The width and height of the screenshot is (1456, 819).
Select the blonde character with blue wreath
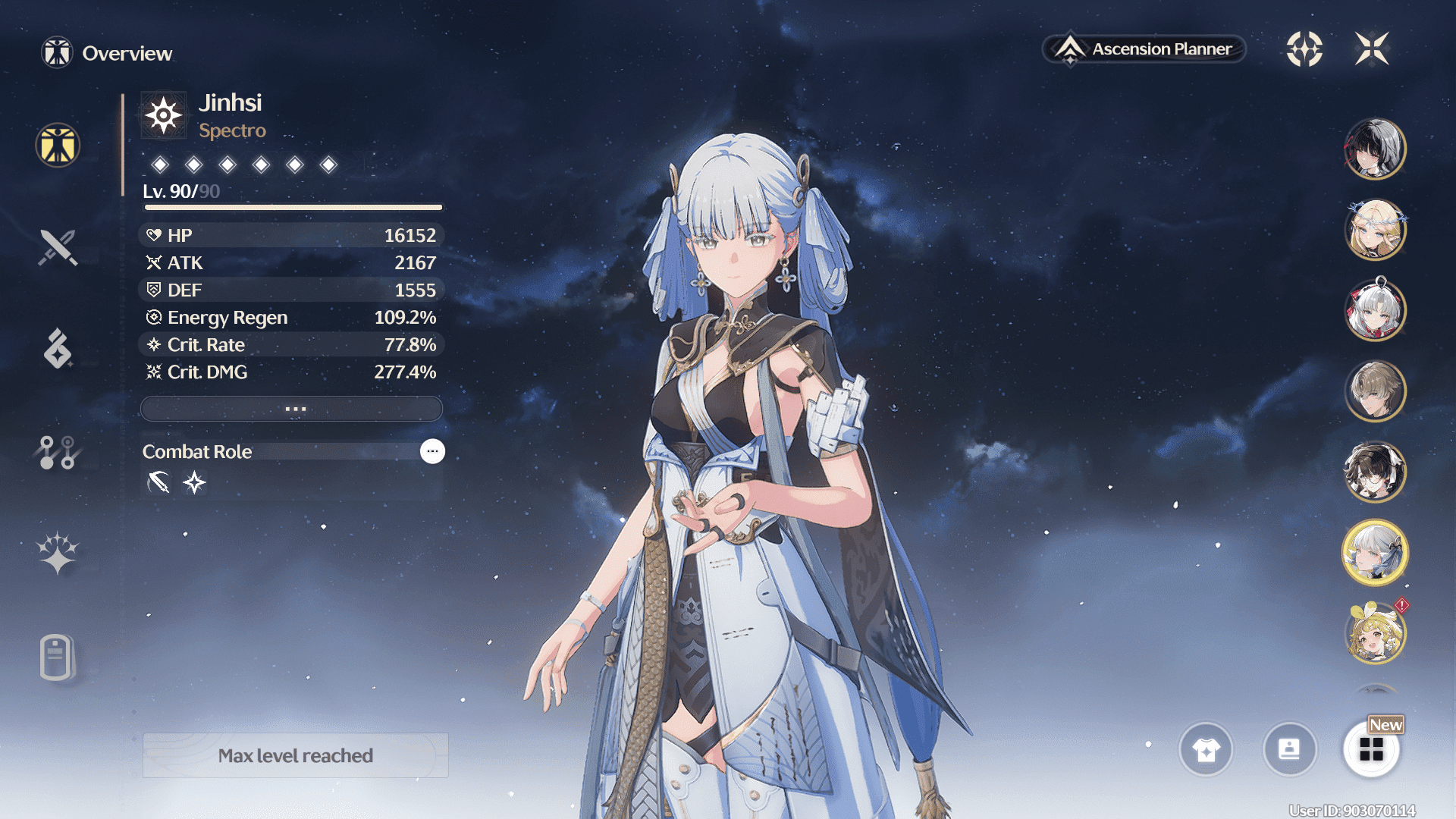click(x=1374, y=229)
